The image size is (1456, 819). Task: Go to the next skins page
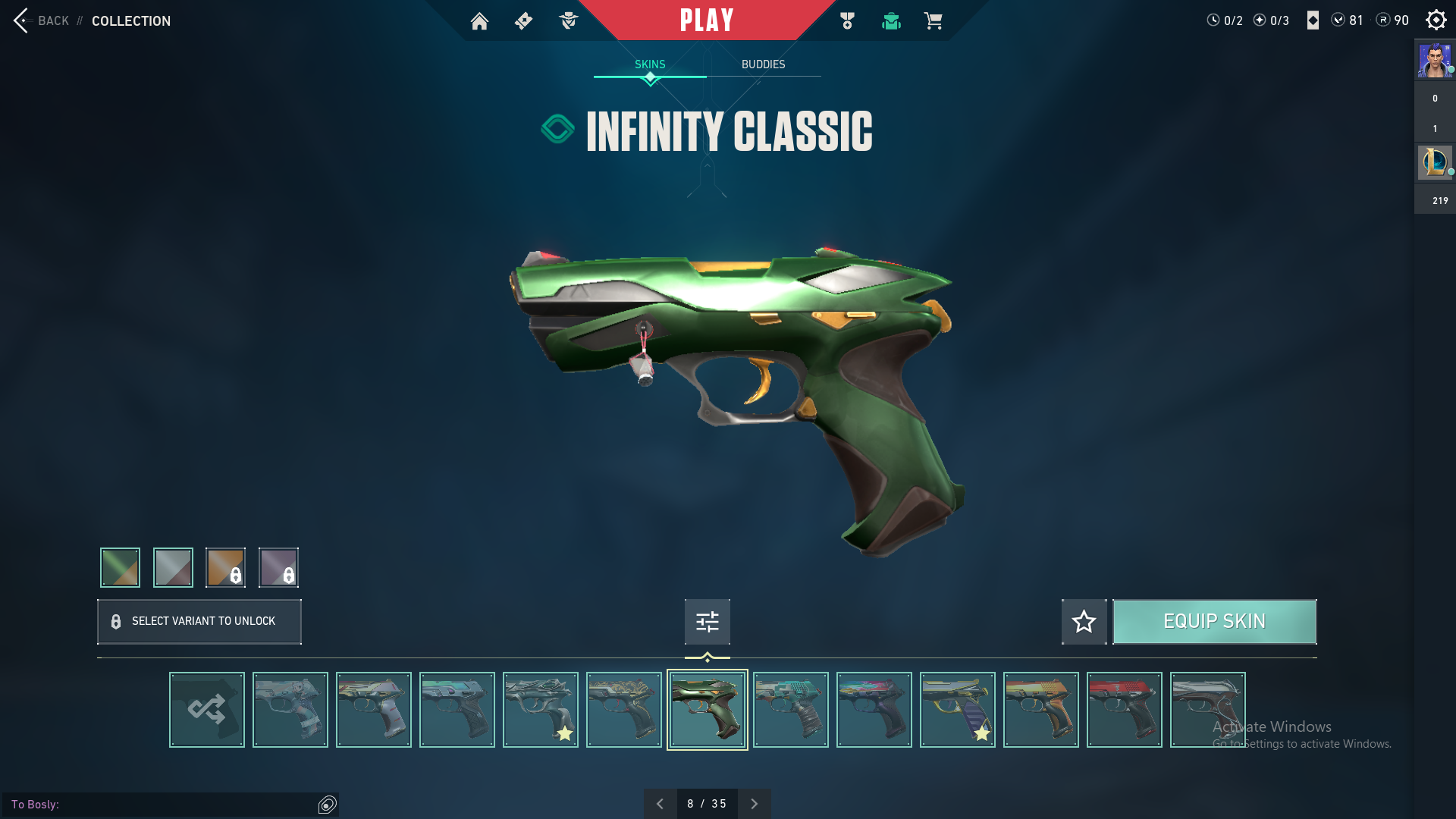pyautogui.click(x=754, y=804)
